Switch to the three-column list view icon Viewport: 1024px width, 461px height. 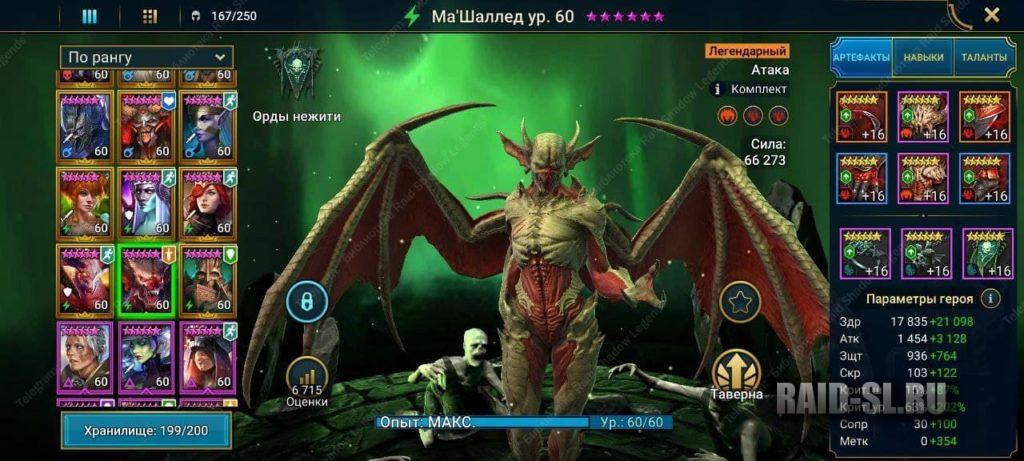89,16
